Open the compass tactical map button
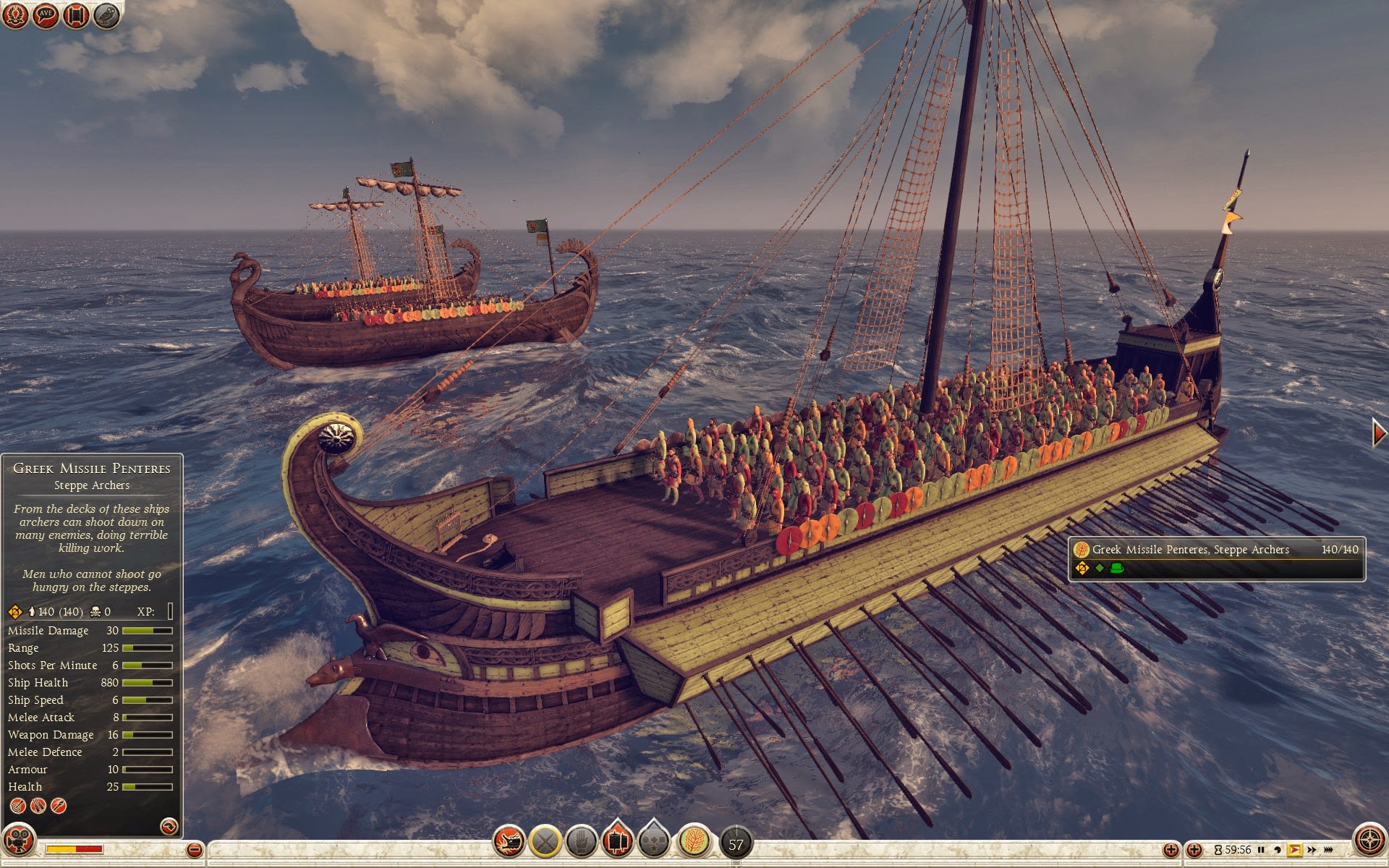1389x868 pixels. click(1369, 841)
